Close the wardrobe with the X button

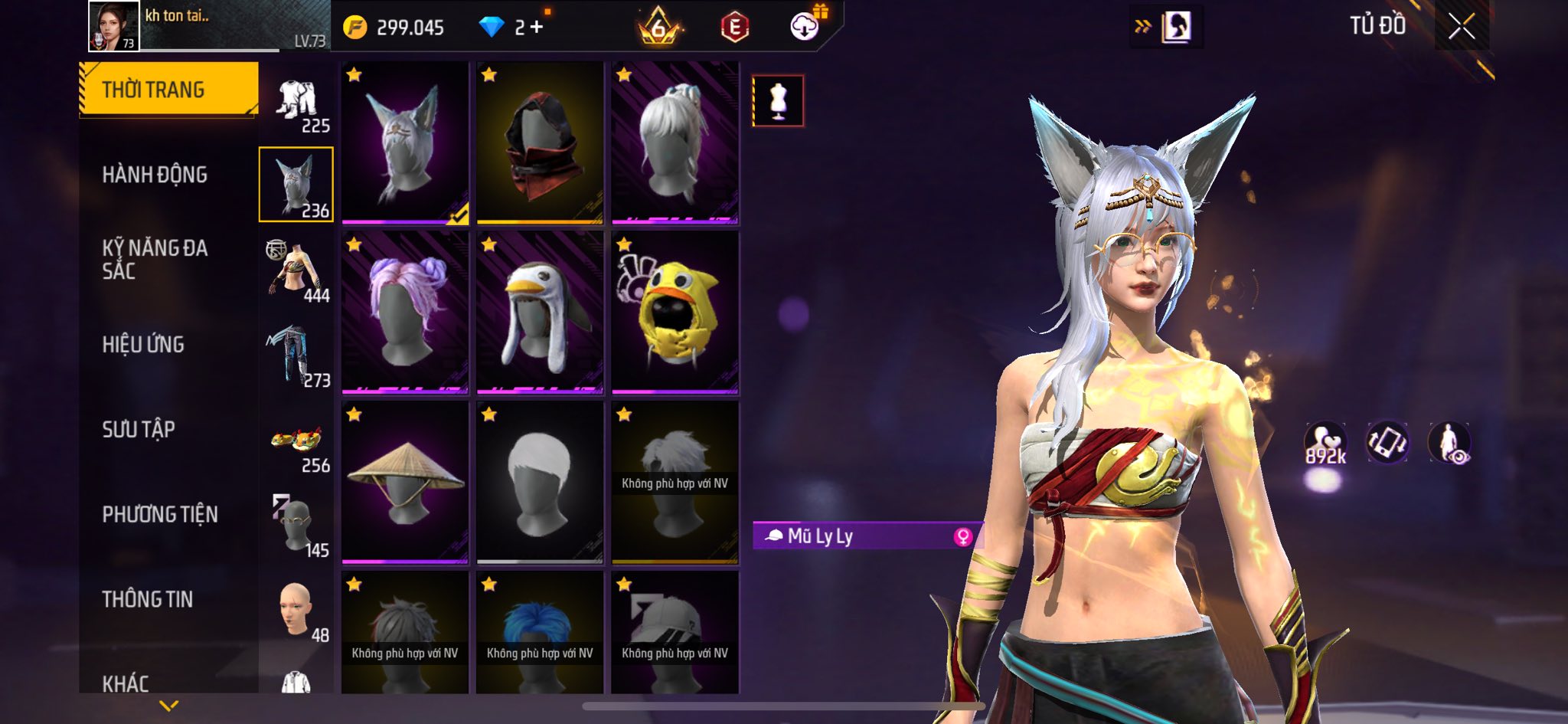pos(1461,28)
